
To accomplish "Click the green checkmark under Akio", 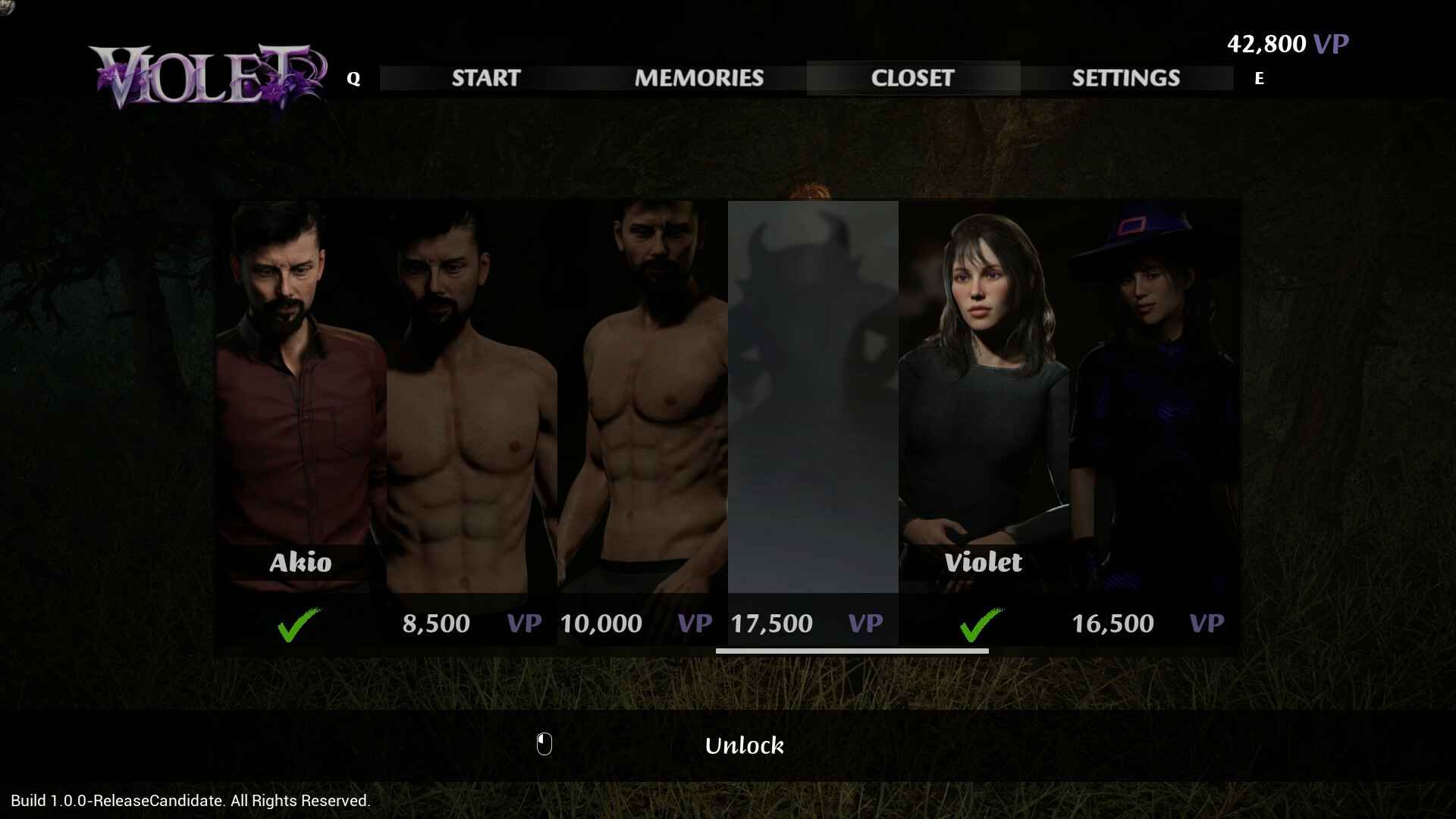I will click(x=298, y=623).
